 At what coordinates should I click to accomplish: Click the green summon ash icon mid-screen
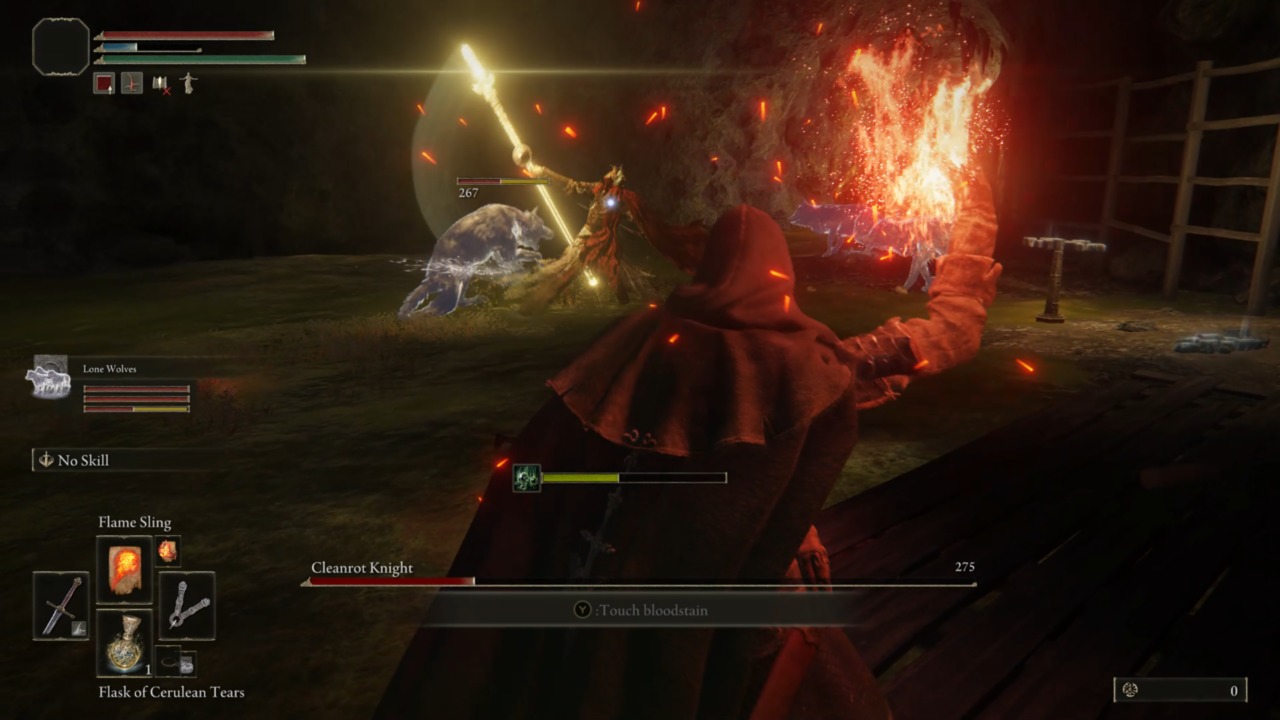pos(526,478)
